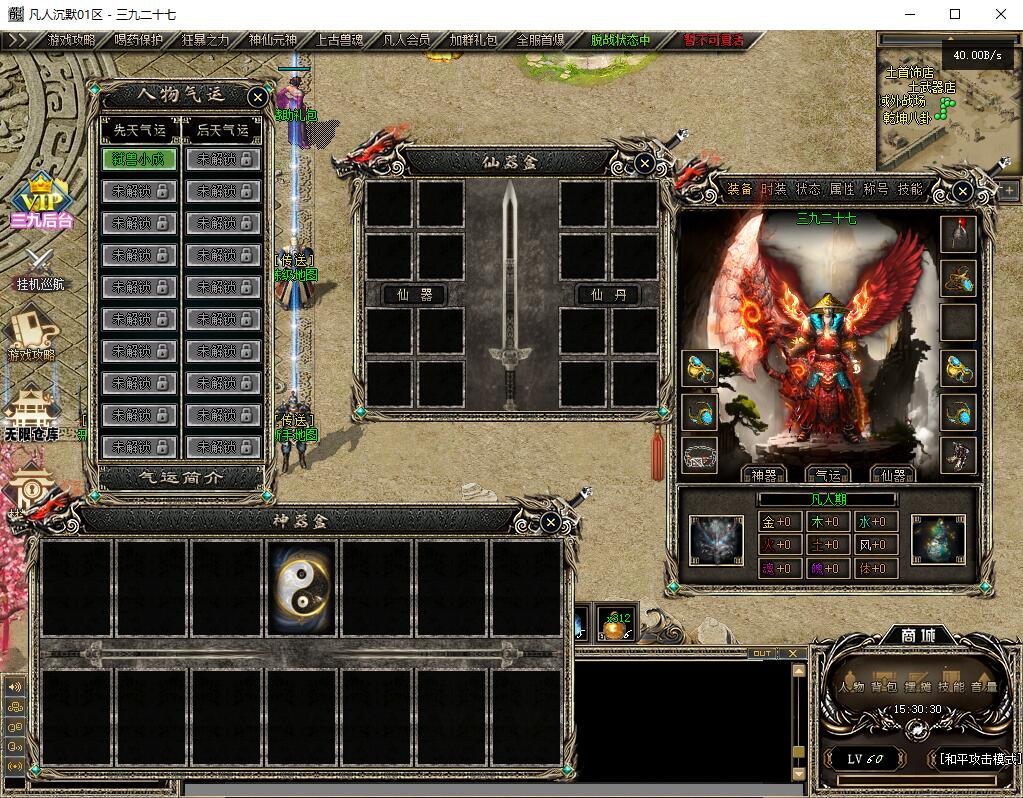Open the 气运简介 description button

(180, 477)
